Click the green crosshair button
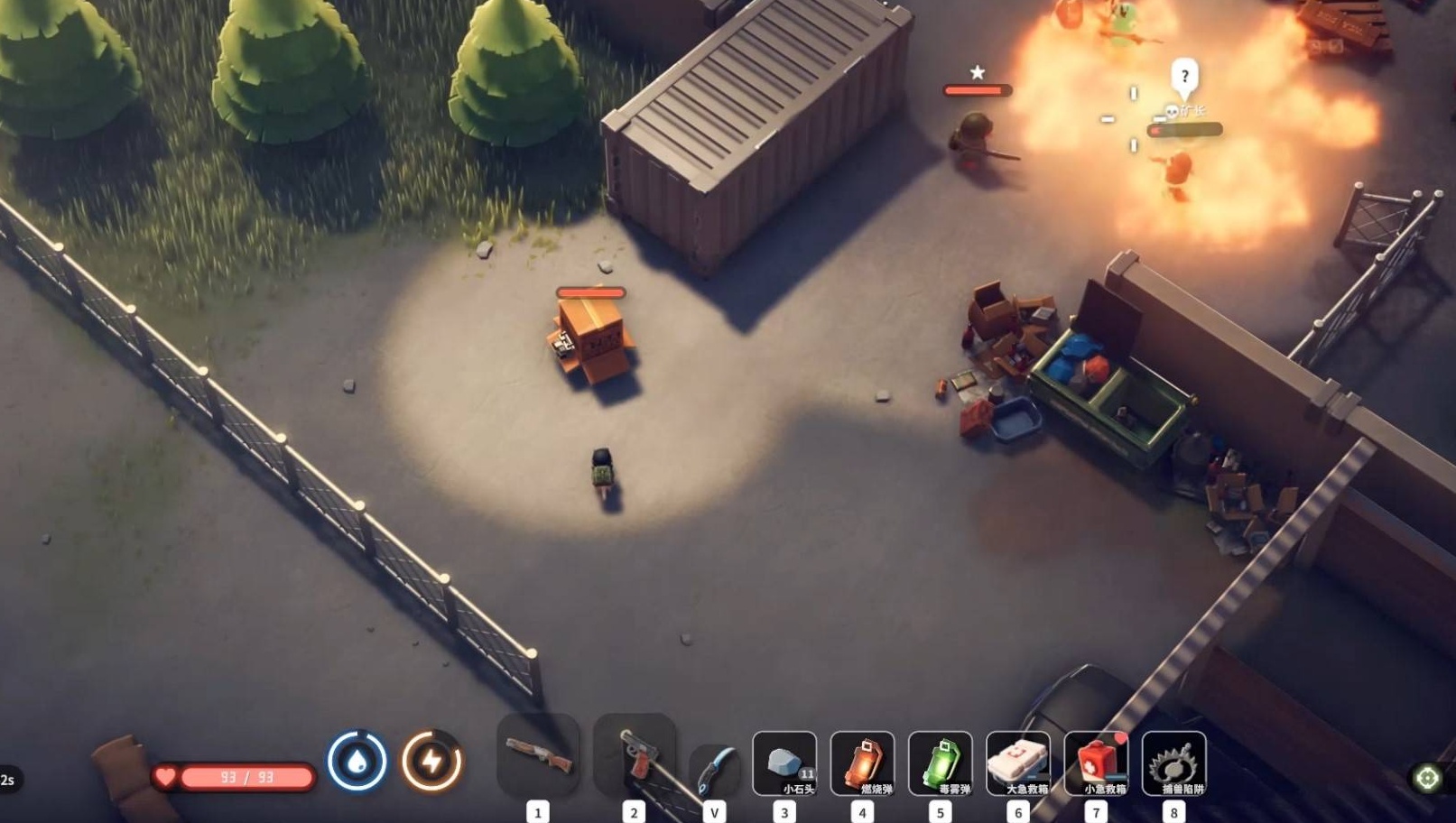This screenshot has width=1456, height=823. 1427,778
